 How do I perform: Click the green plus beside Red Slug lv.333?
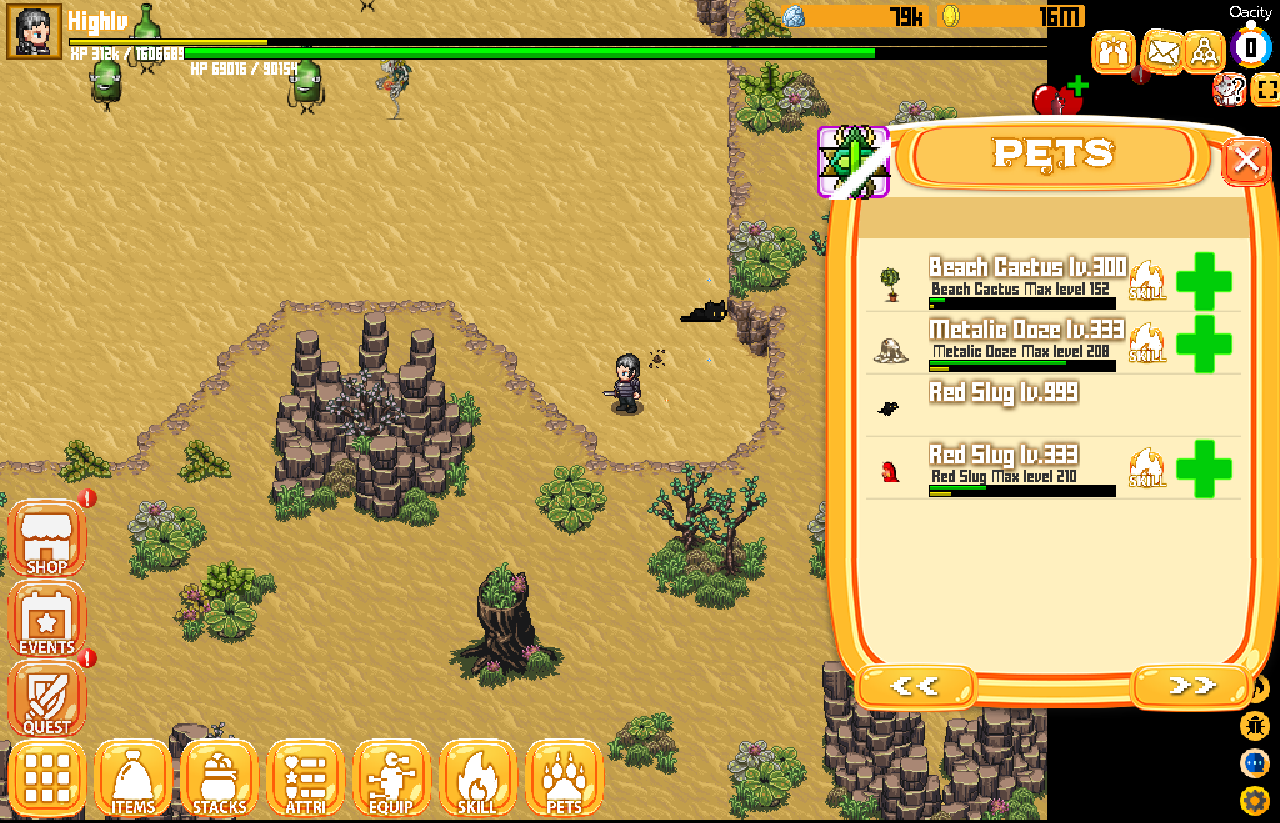pyautogui.click(x=1203, y=468)
